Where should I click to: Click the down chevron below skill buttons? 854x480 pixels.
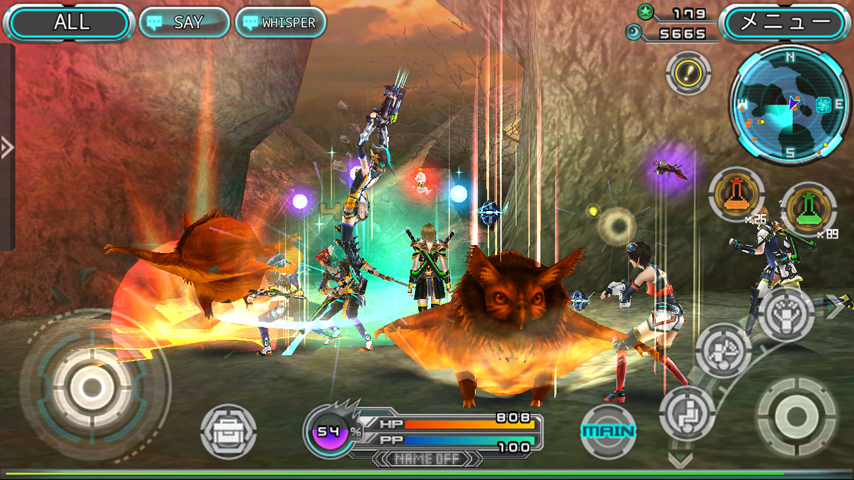click(x=680, y=461)
